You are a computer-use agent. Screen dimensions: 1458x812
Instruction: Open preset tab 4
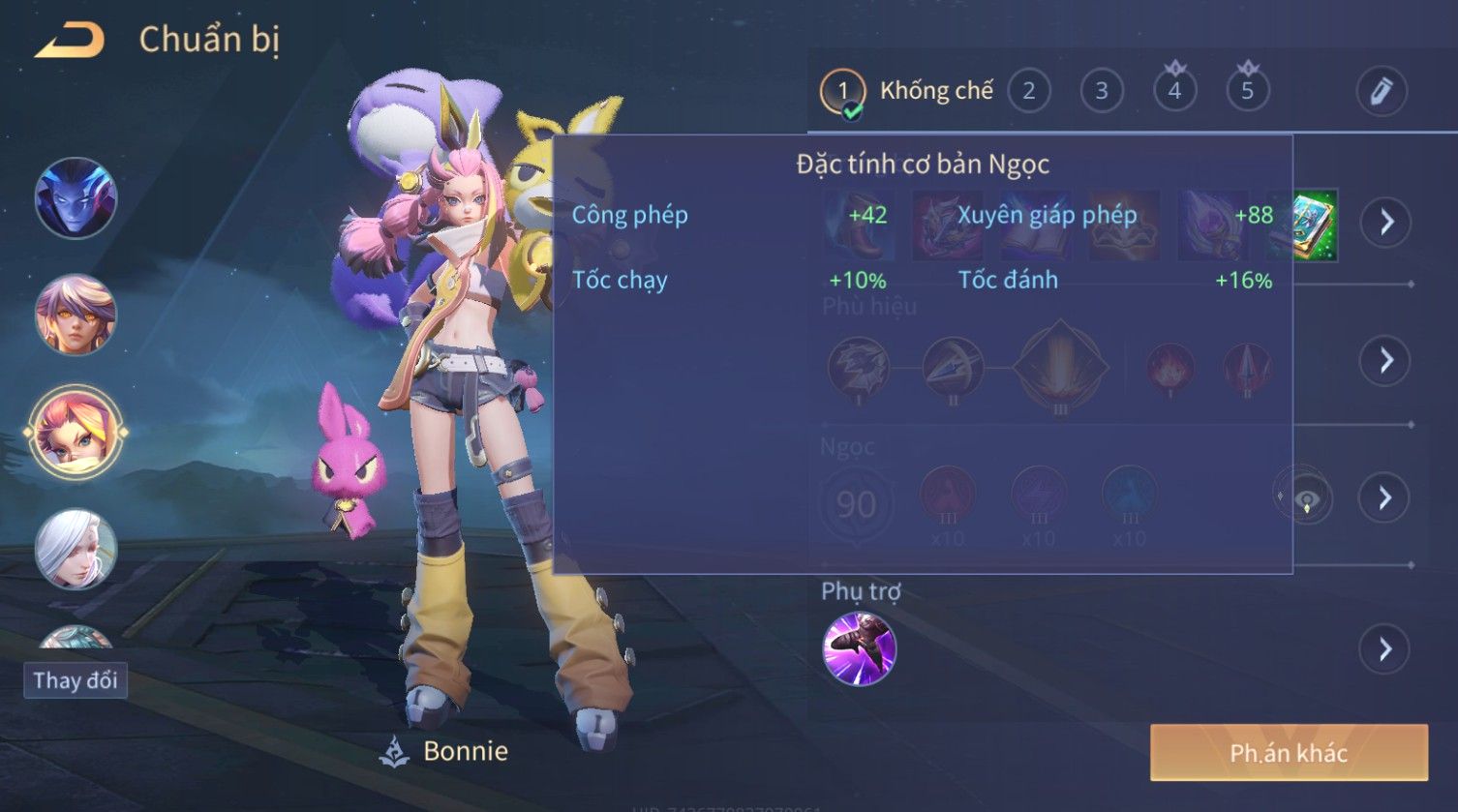(x=1174, y=91)
